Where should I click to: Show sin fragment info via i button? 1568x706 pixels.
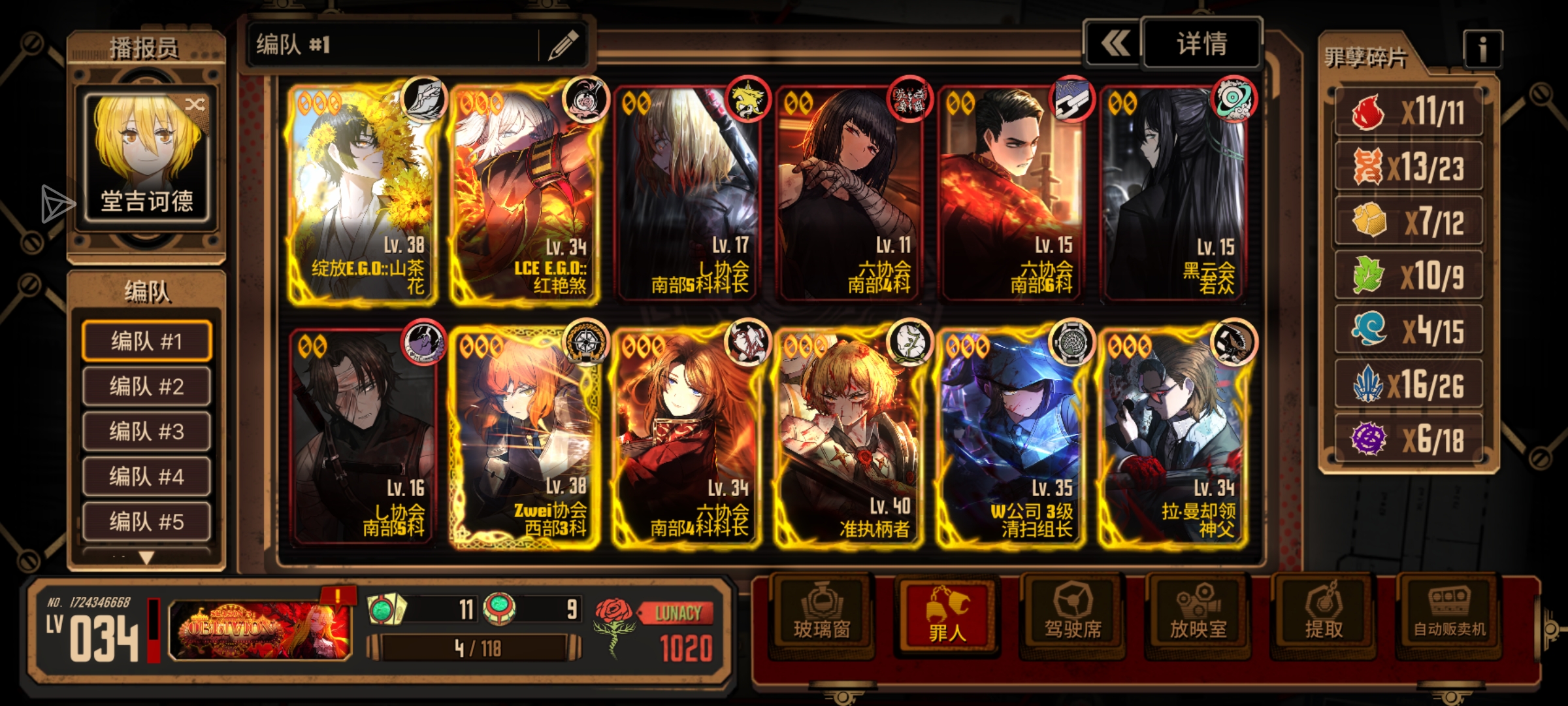[x=1482, y=49]
